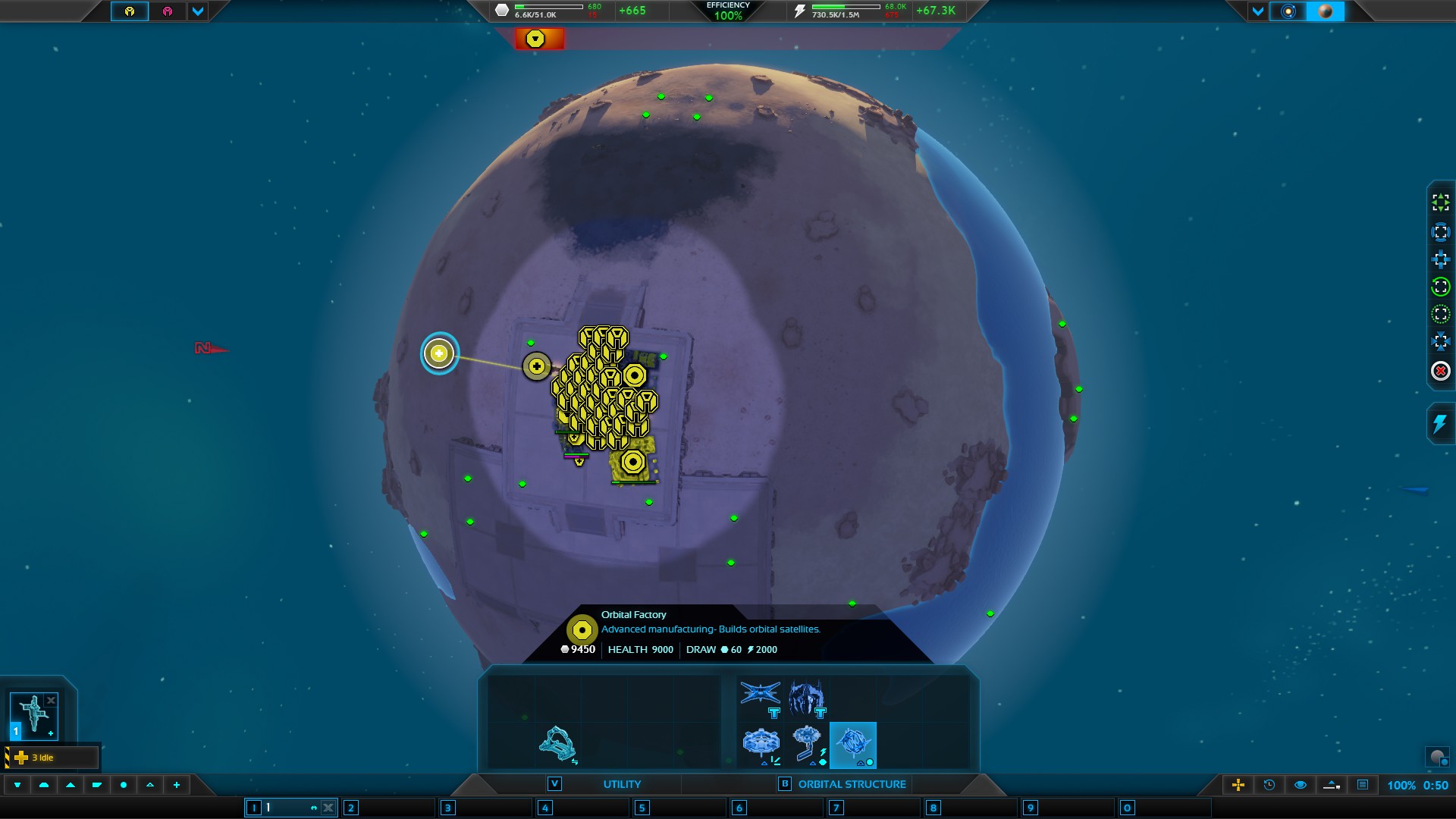Click the picture-in-picture planet toggle

click(x=1437, y=757)
